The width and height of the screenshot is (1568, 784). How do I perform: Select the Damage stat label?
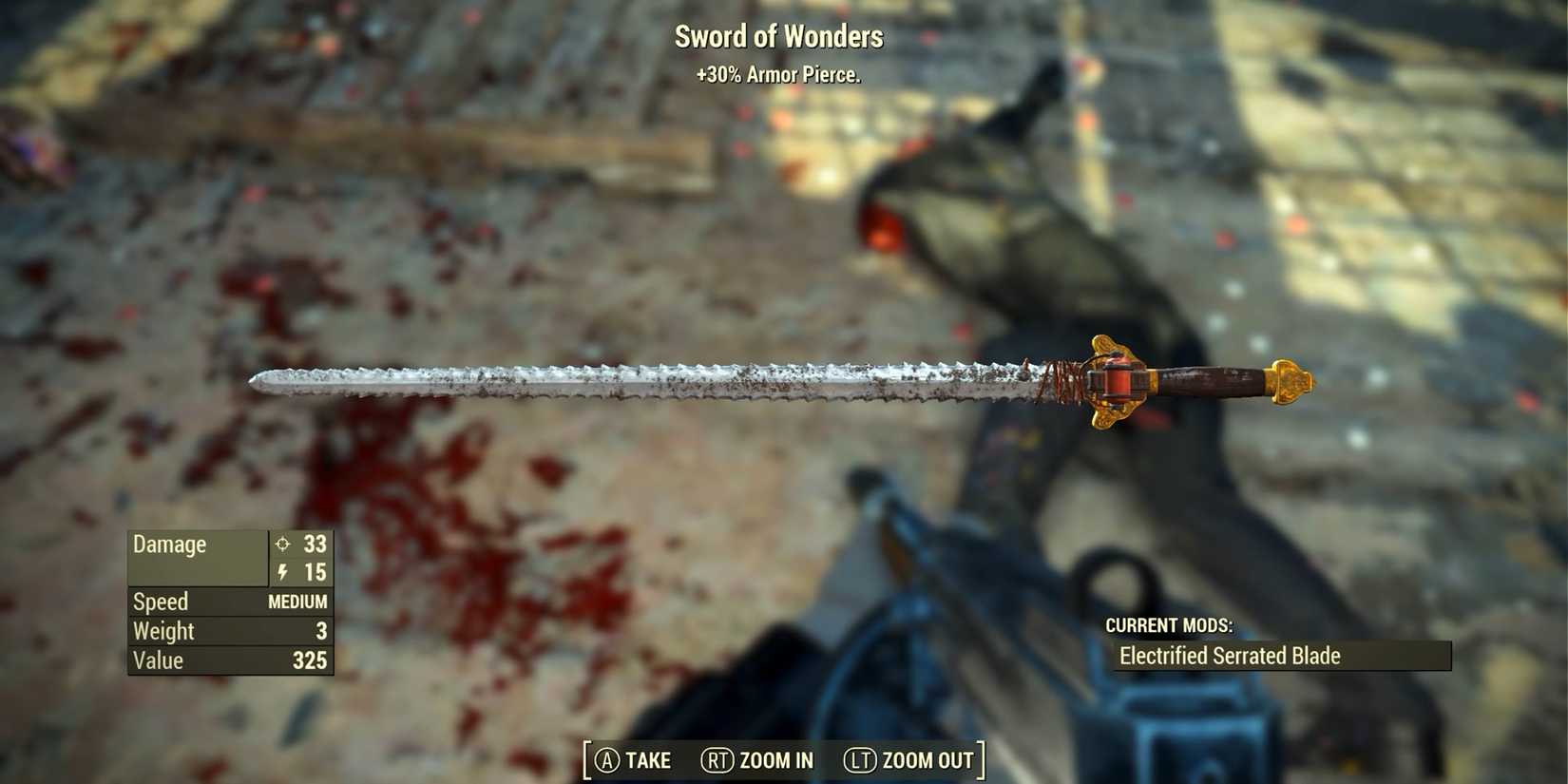coord(171,545)
